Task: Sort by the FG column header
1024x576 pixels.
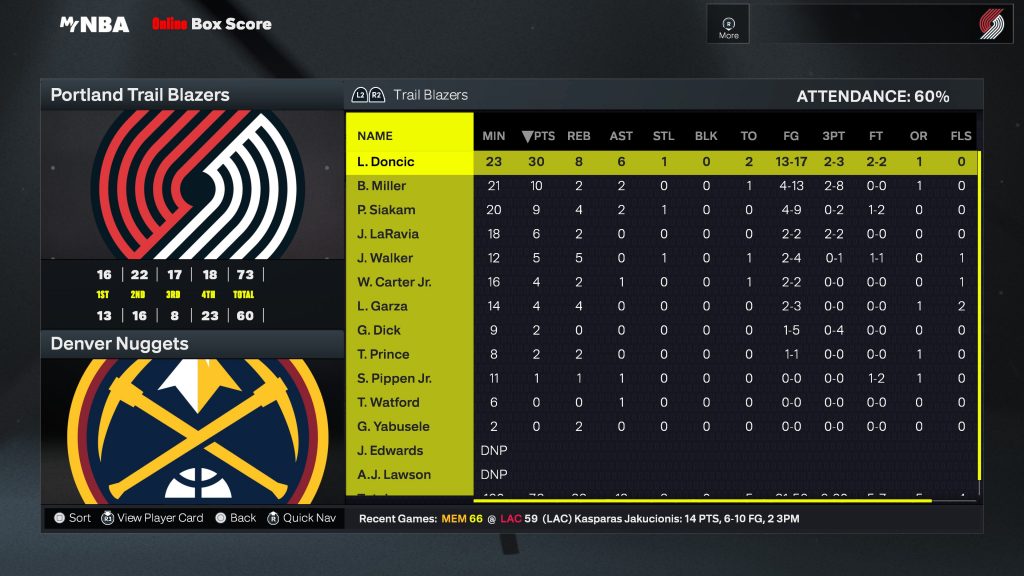Action: tap(791, 136)
